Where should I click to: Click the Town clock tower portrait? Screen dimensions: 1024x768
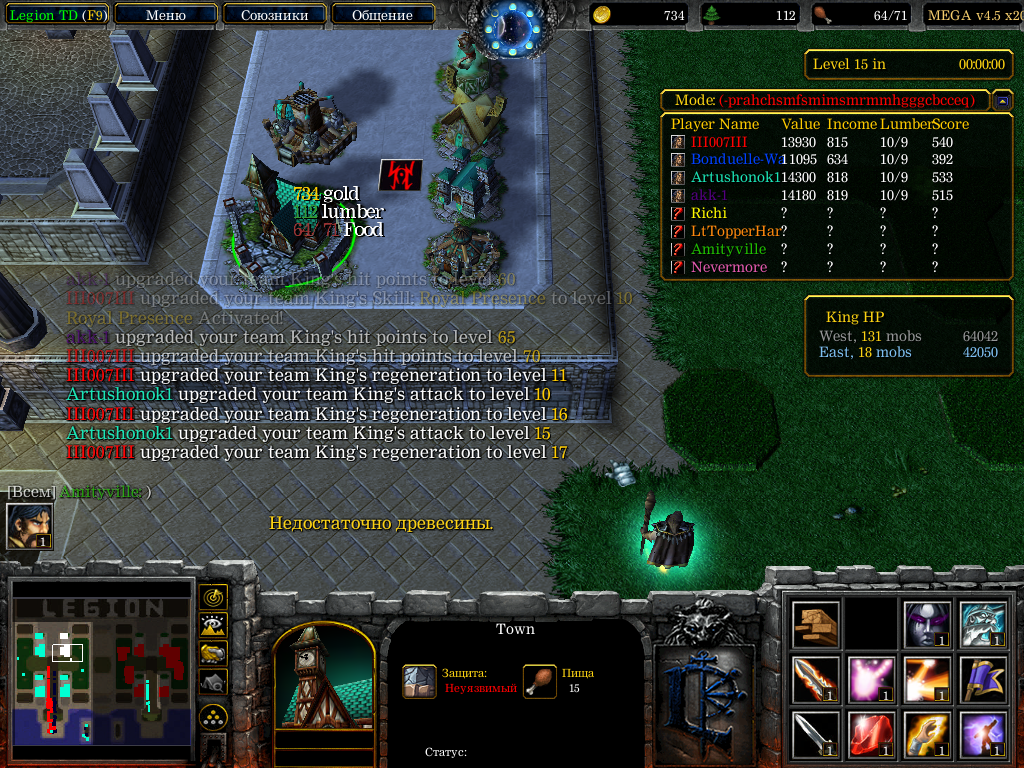coord(323,682)
